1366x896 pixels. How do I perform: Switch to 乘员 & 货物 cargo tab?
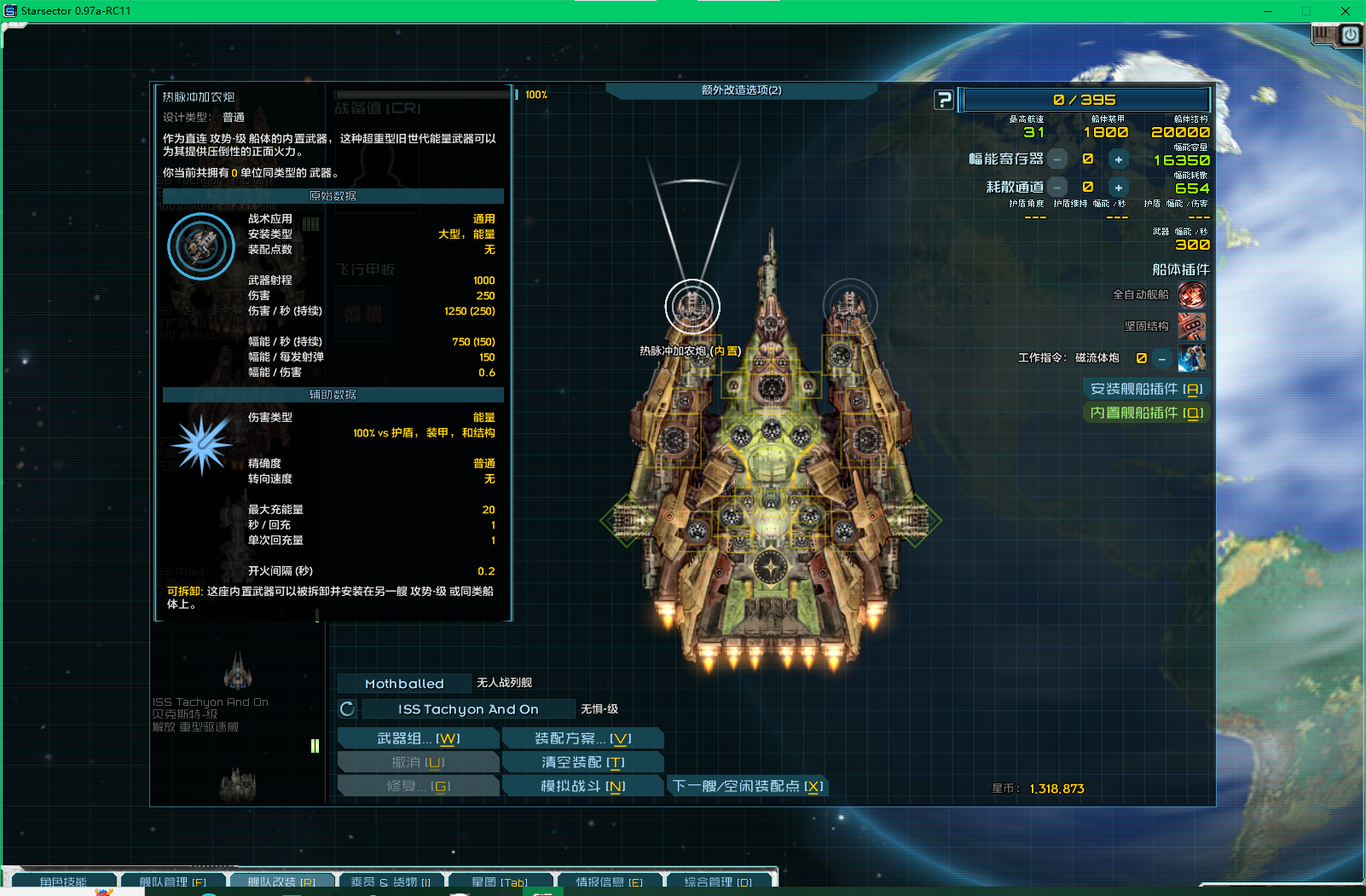tap(391, 882)
